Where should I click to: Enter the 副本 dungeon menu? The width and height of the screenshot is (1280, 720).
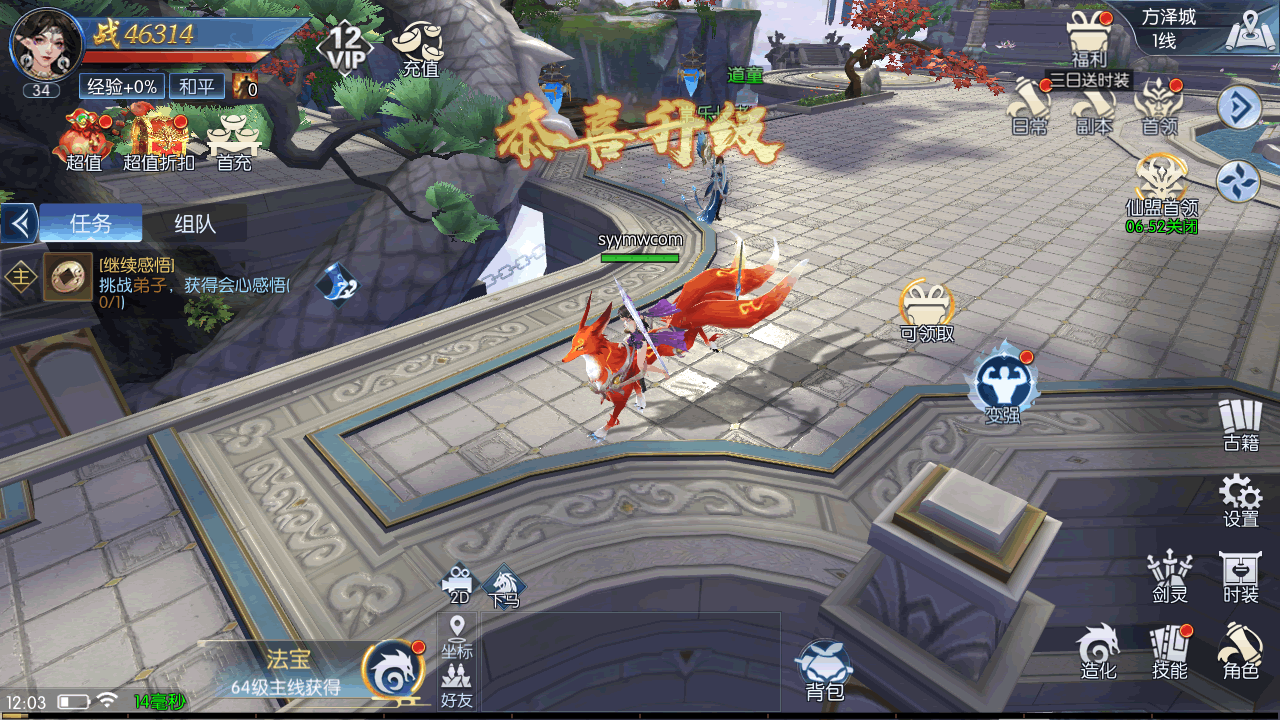1094,107
